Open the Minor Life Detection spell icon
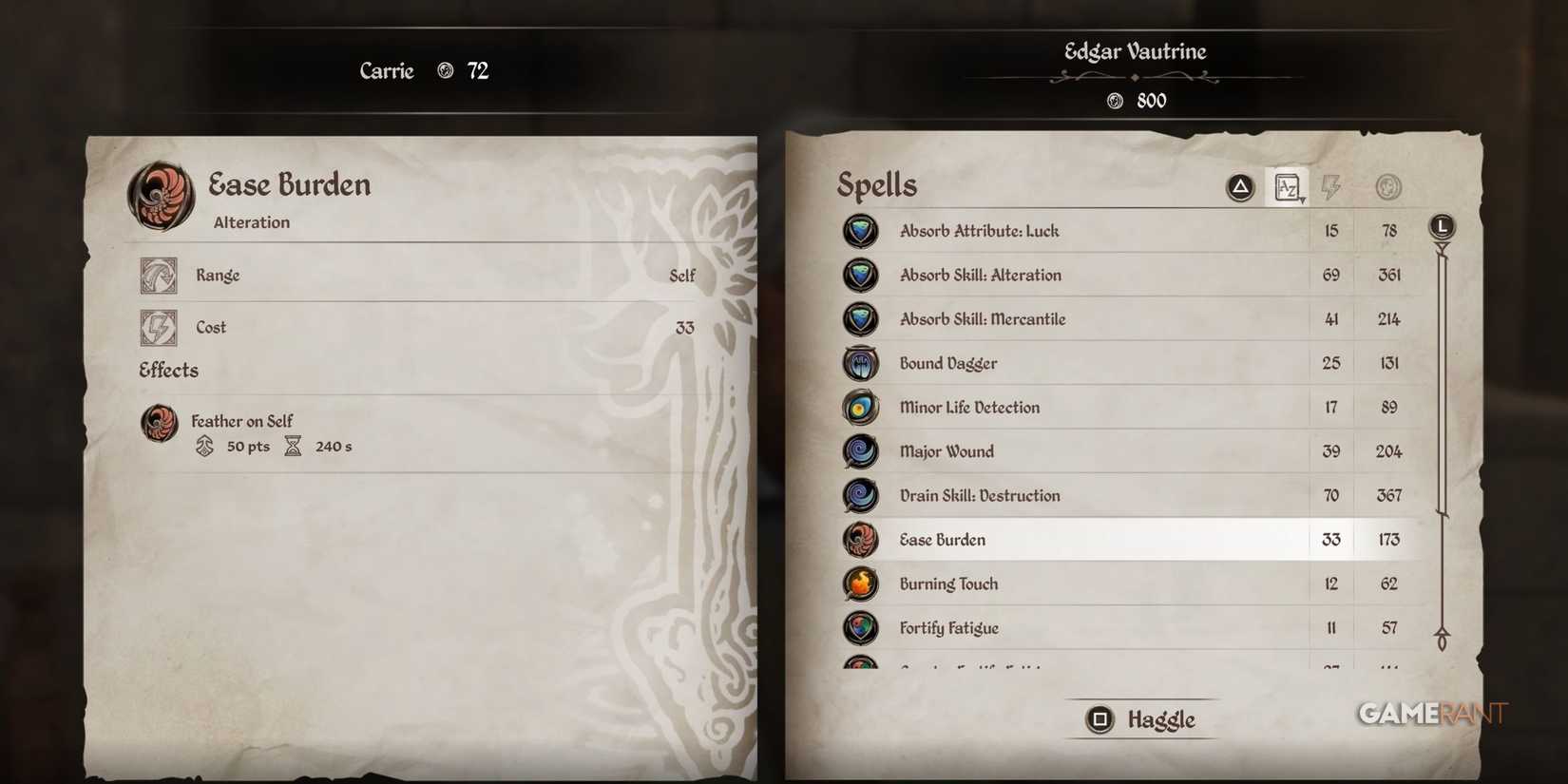Viewport: 1568px width, 784px height. (860, 407)
